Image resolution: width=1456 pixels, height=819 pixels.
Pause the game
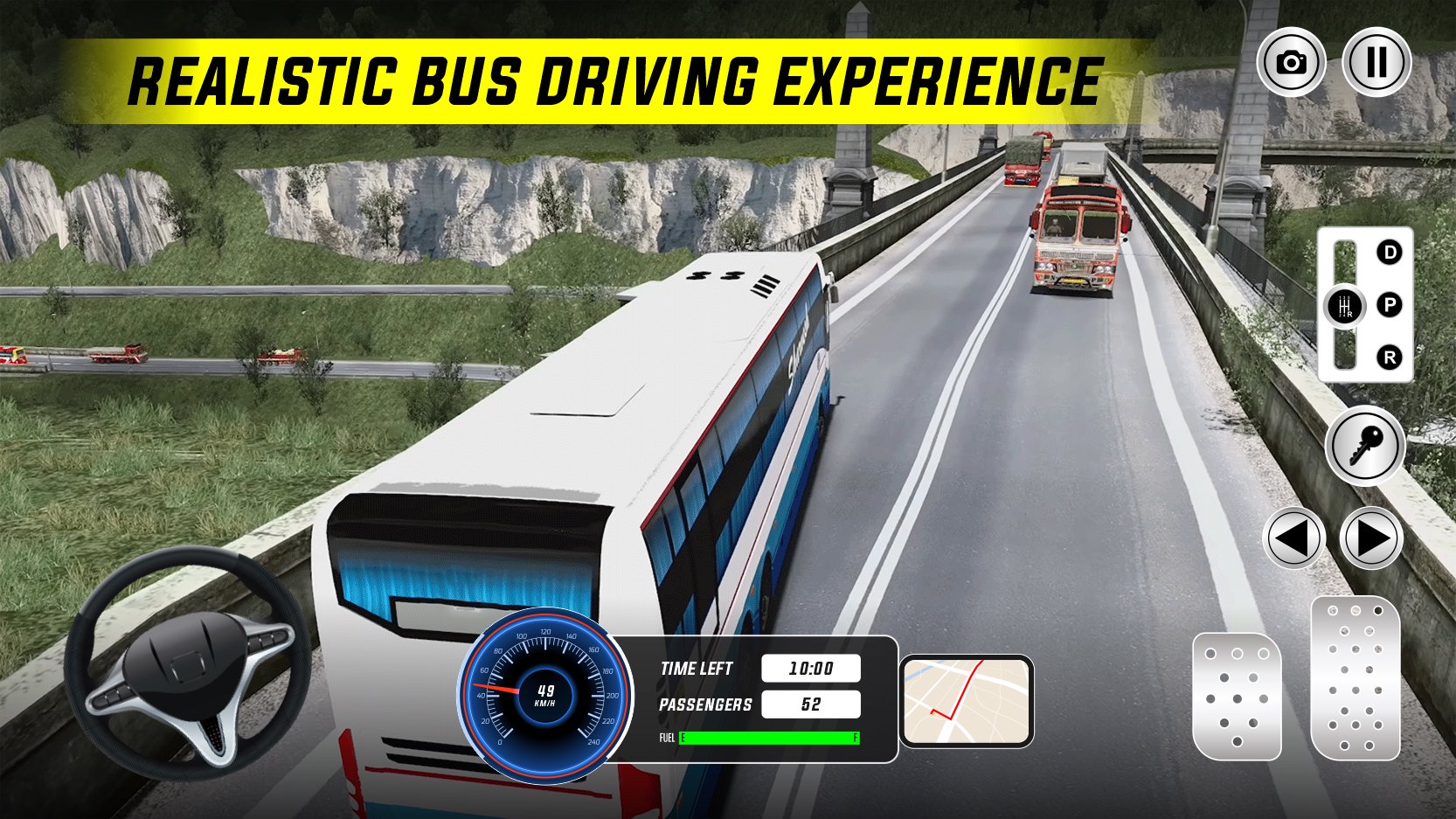(1375, 61)
